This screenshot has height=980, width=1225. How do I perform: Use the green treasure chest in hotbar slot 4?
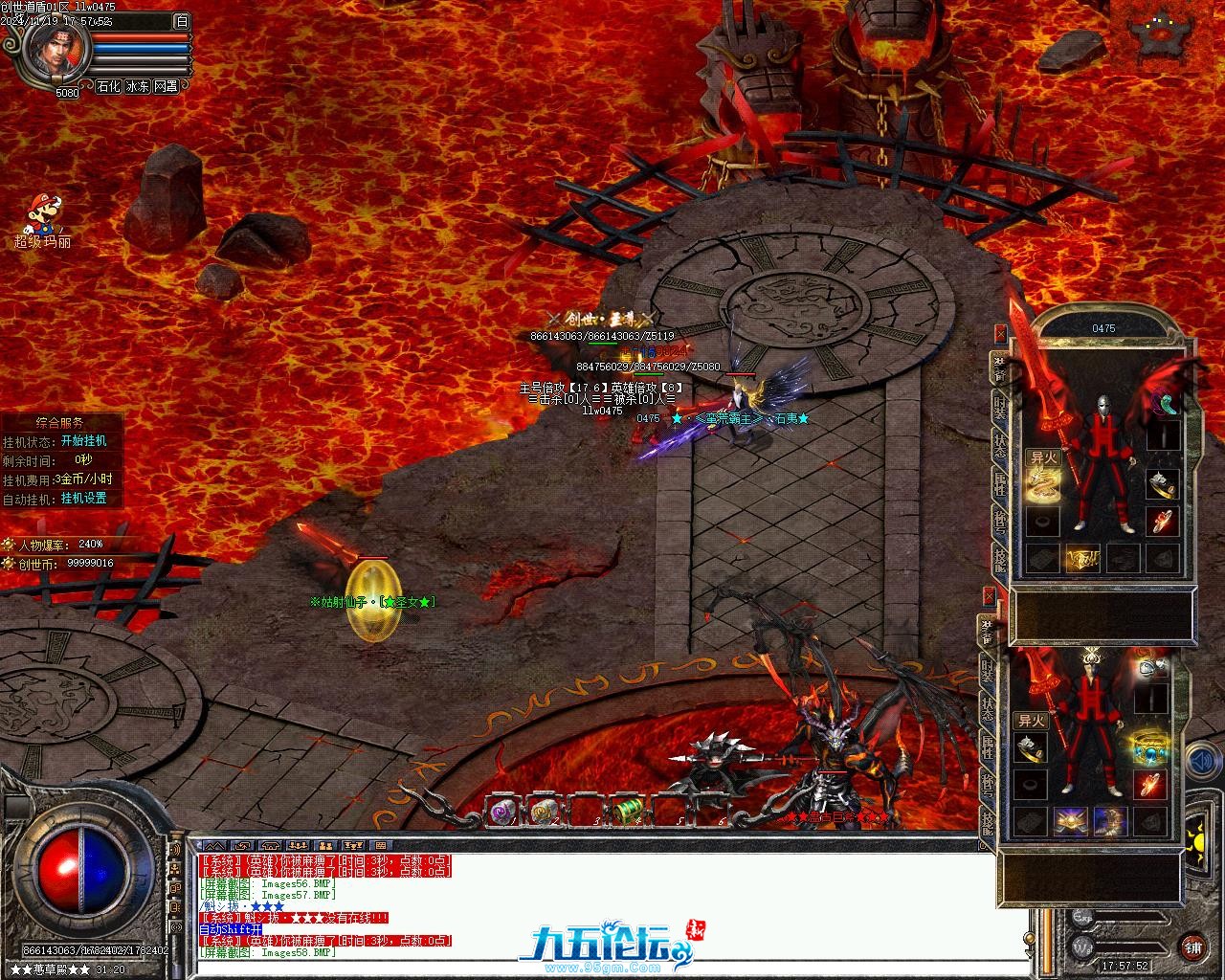[x=627, y=813]
